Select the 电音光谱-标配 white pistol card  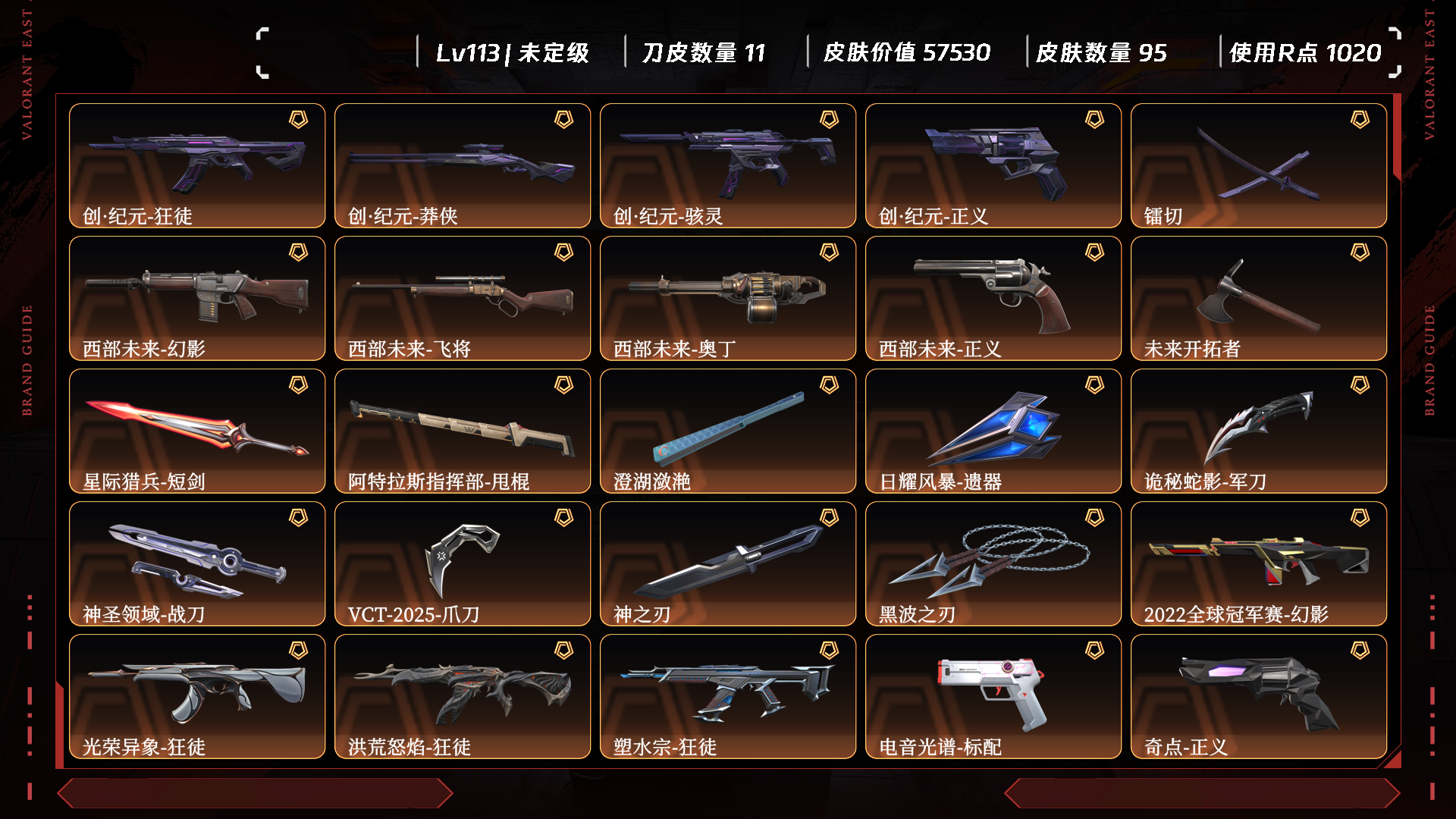click(x=993, y=696)
